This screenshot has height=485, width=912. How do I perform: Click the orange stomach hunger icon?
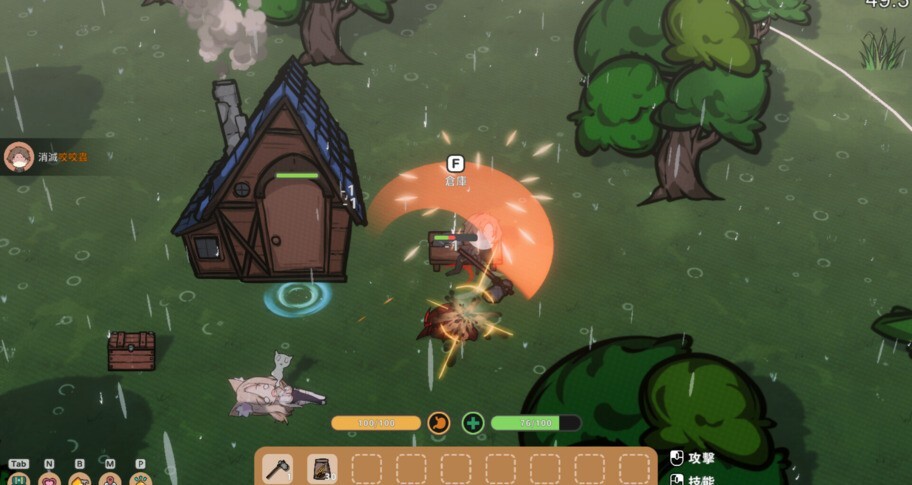[438, 423]
